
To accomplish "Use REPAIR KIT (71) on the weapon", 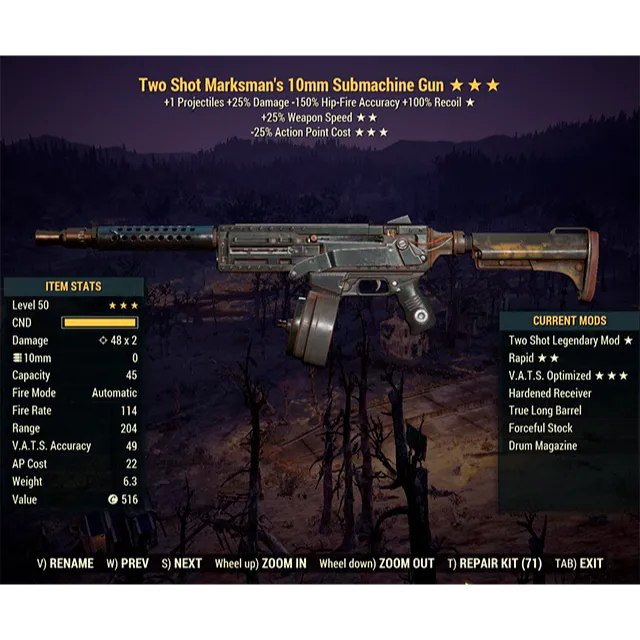I will tap(495, 563).
